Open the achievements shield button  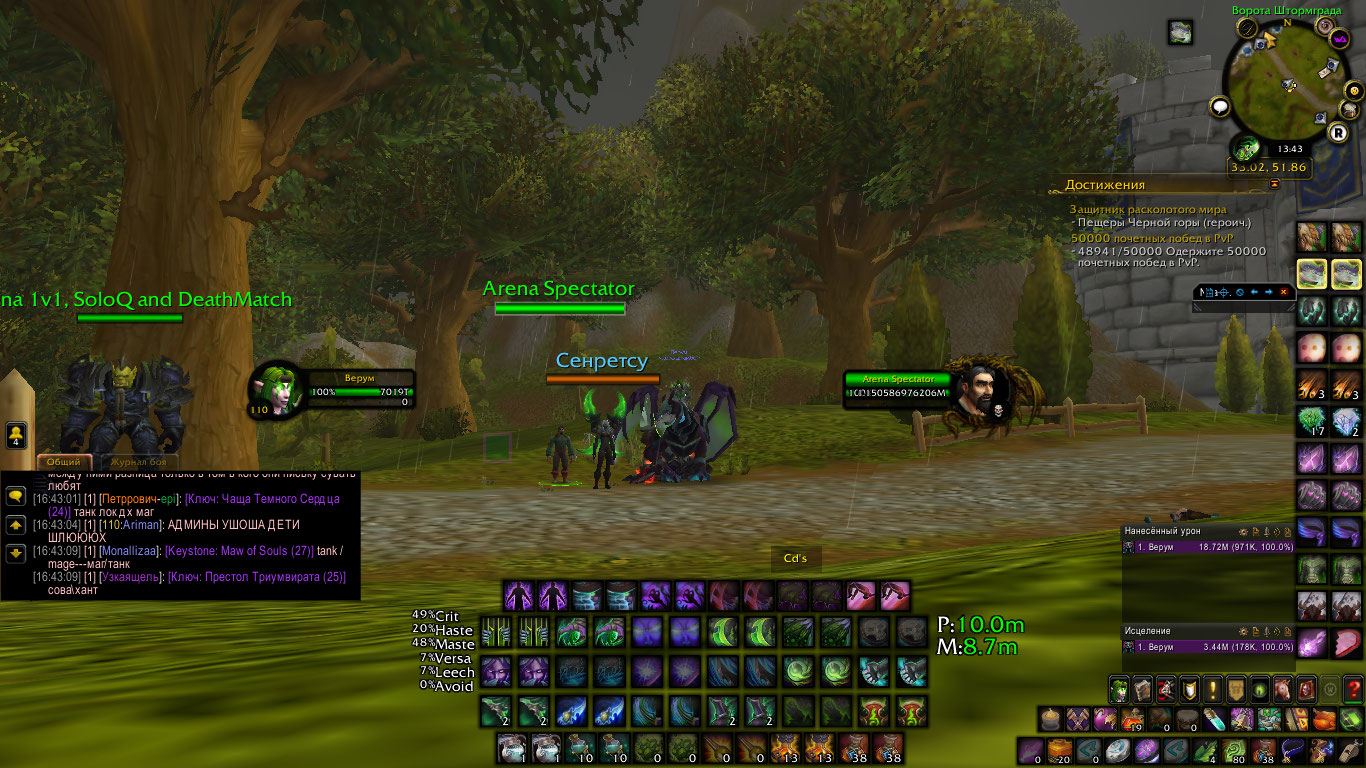pyautogui.click(x=1189, y=689)
